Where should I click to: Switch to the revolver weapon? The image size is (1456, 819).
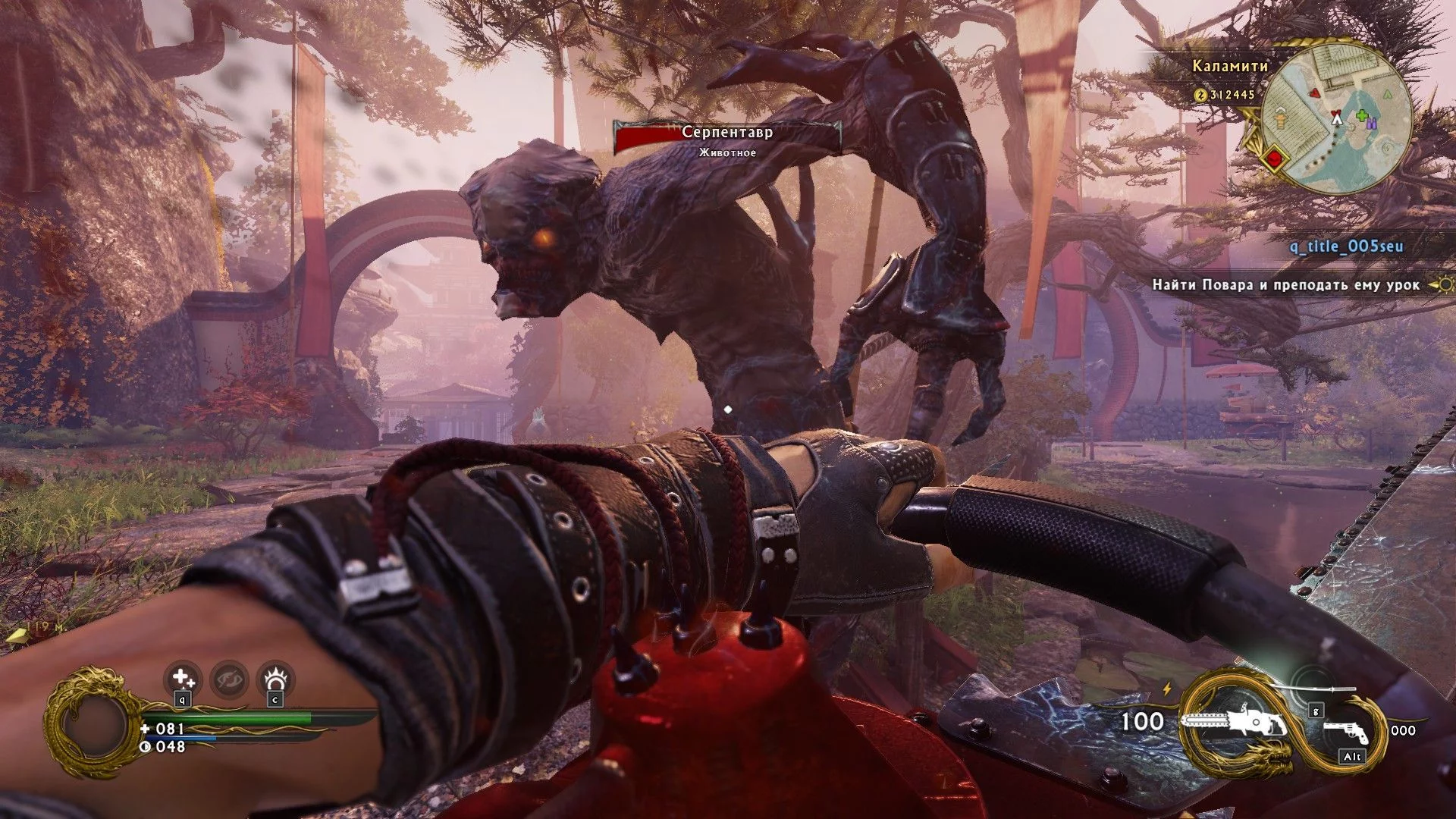coord(1347,731)
